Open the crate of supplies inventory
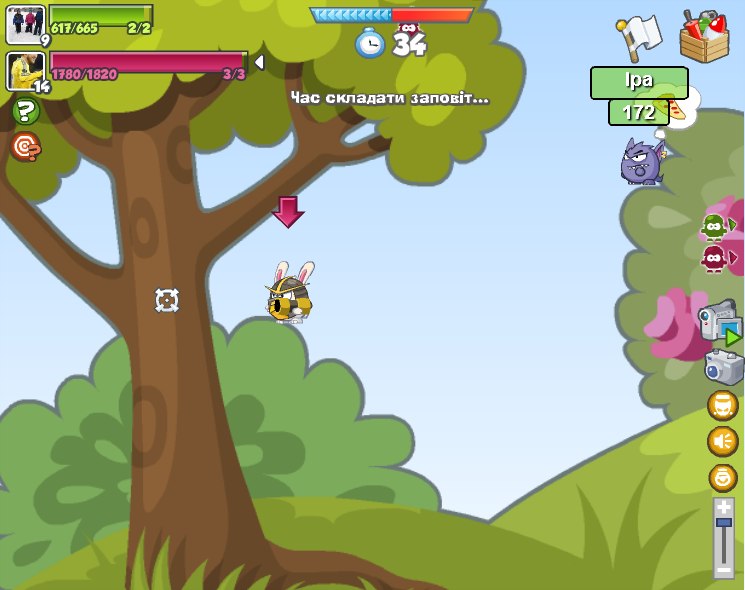Screen dimensions: 745x590 click(x=704, y=35)
